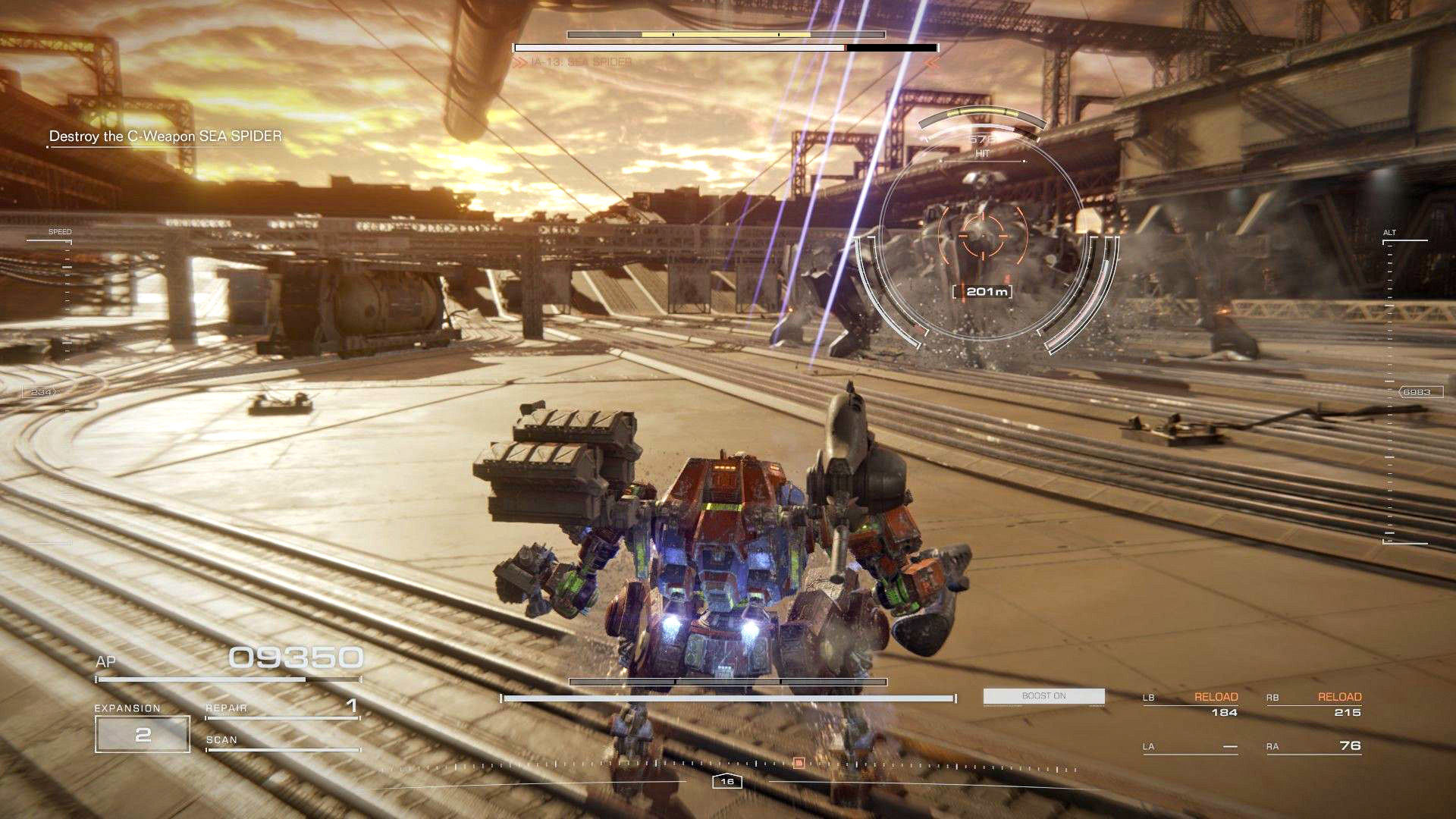
Task: Select the Destroy the C-Weapon SEA SPIDER objective
Action: (x=165, y=136)
